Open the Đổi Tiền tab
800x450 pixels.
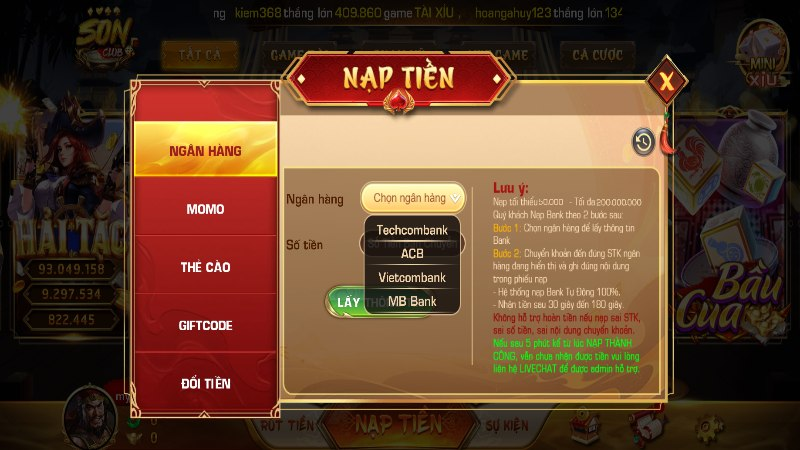pos(205,383)
